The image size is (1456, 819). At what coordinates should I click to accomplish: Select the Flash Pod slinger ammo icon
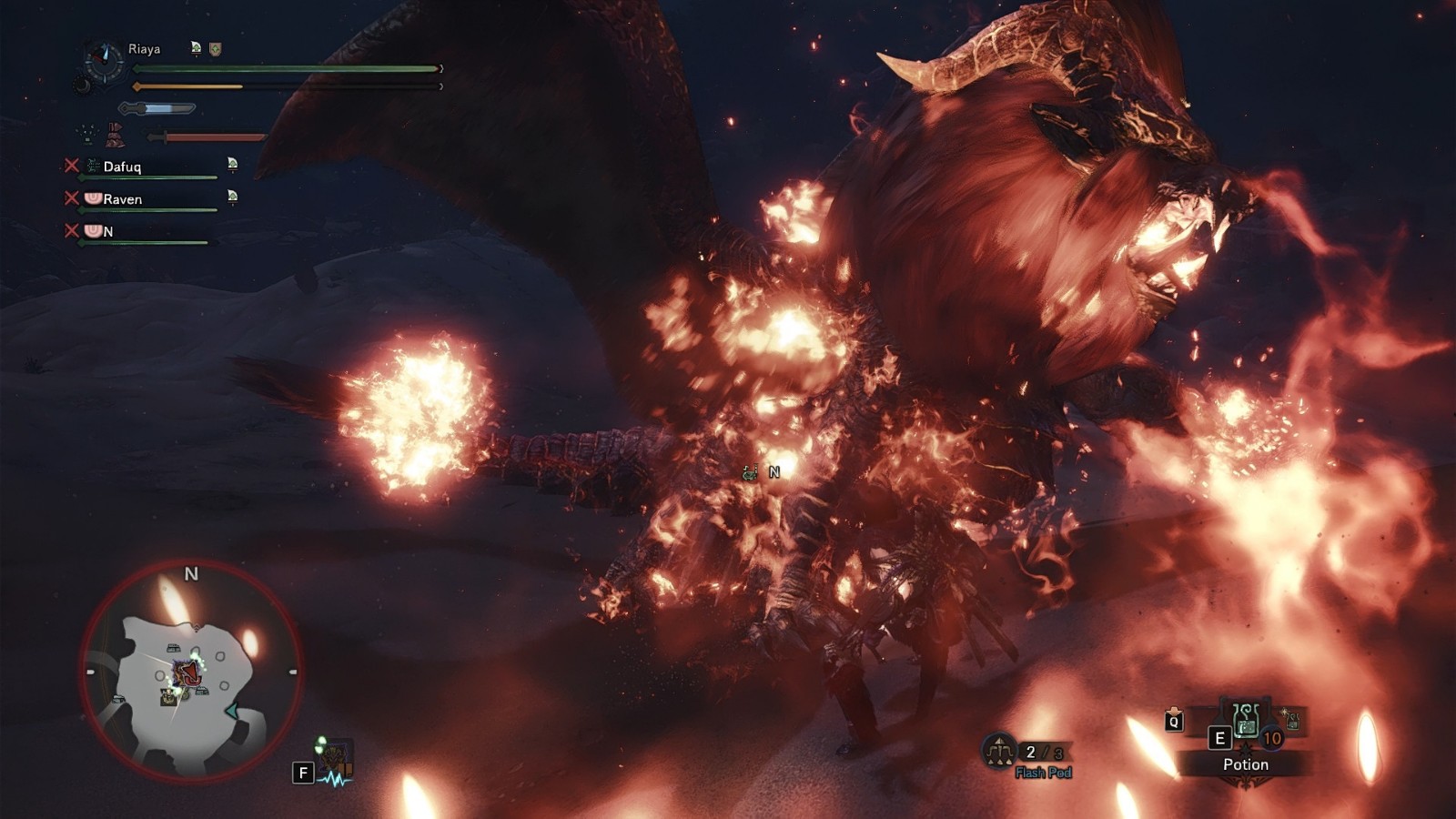pos(1000,752)
